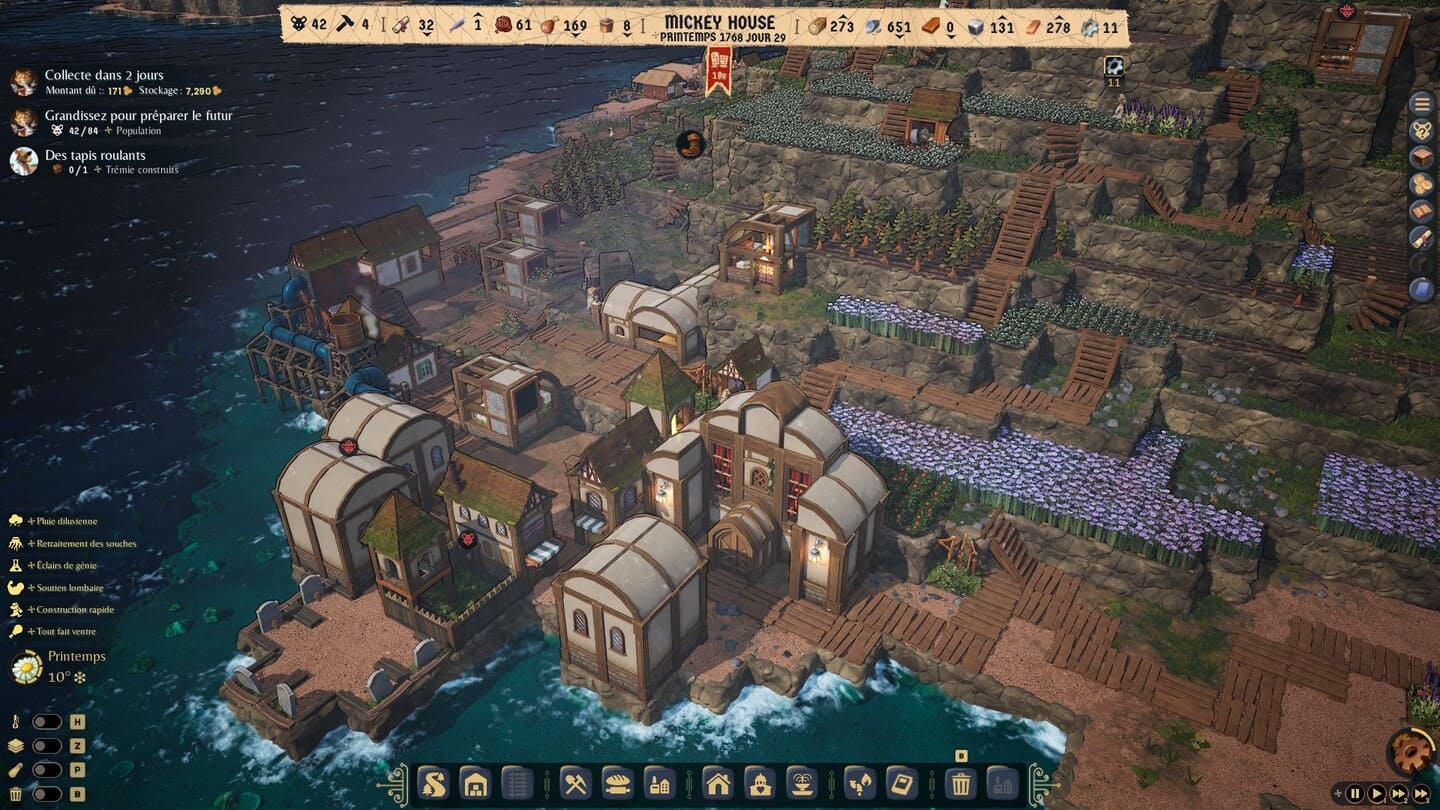The image size is (1440, 810).
Task: Toggle the stacked layers overlay switch
Action: coord(47,746)
